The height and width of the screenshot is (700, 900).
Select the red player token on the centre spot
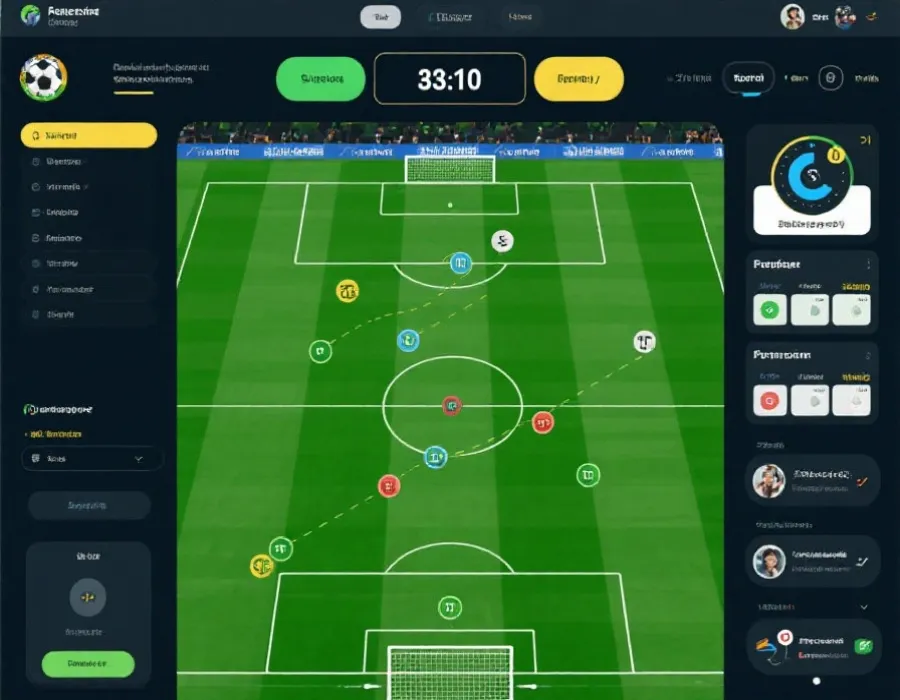click(451, 405)
